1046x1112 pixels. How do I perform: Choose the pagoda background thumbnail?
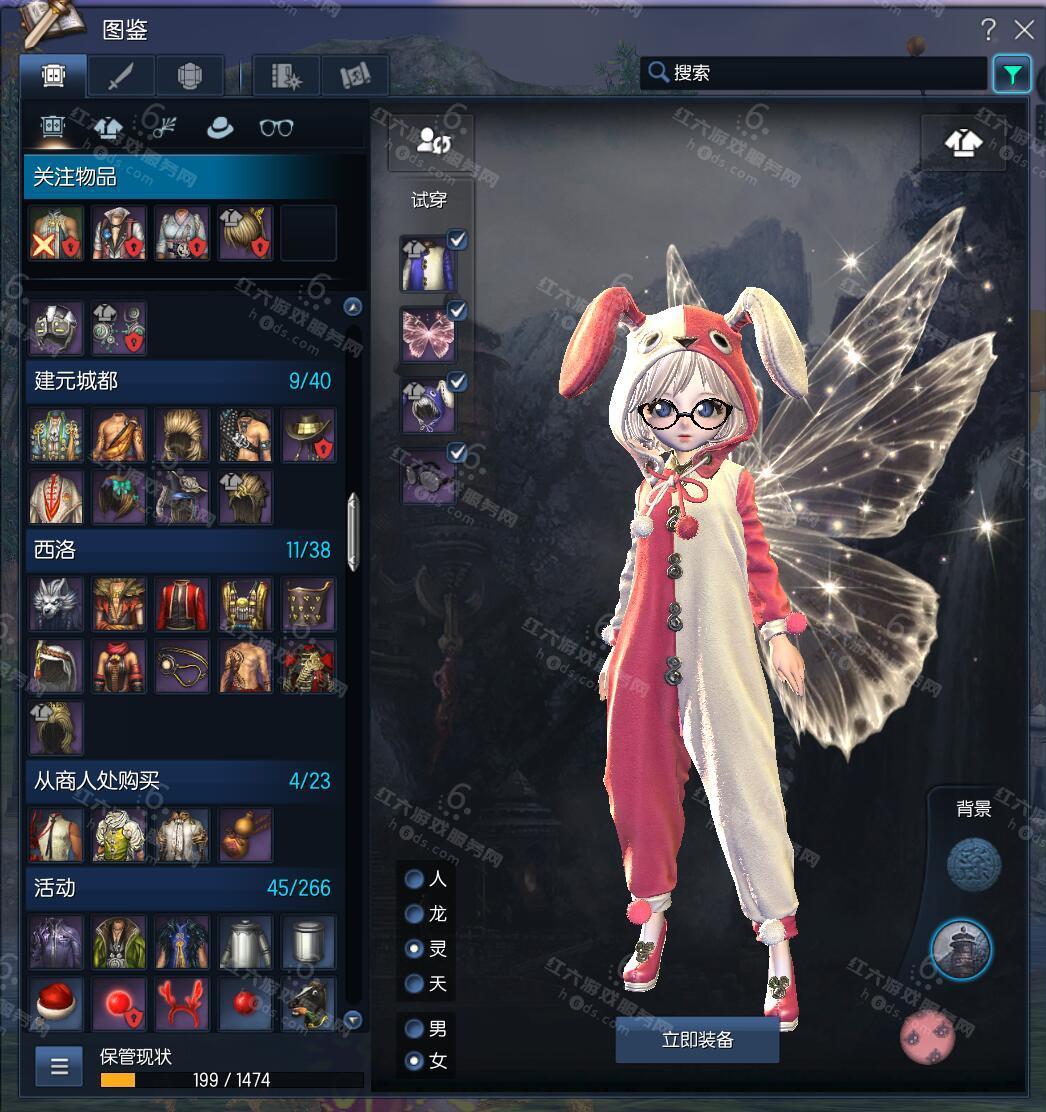click(x=961, y=949)
